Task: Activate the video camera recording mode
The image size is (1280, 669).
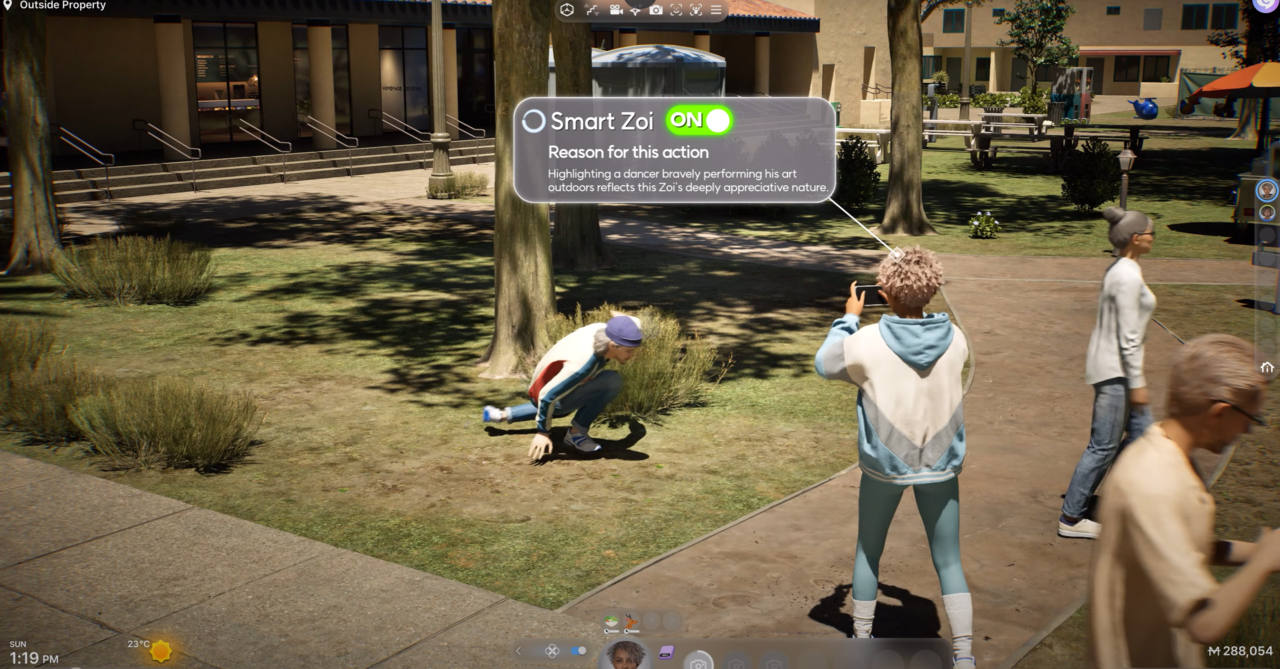Action: [x=613, y=10]
